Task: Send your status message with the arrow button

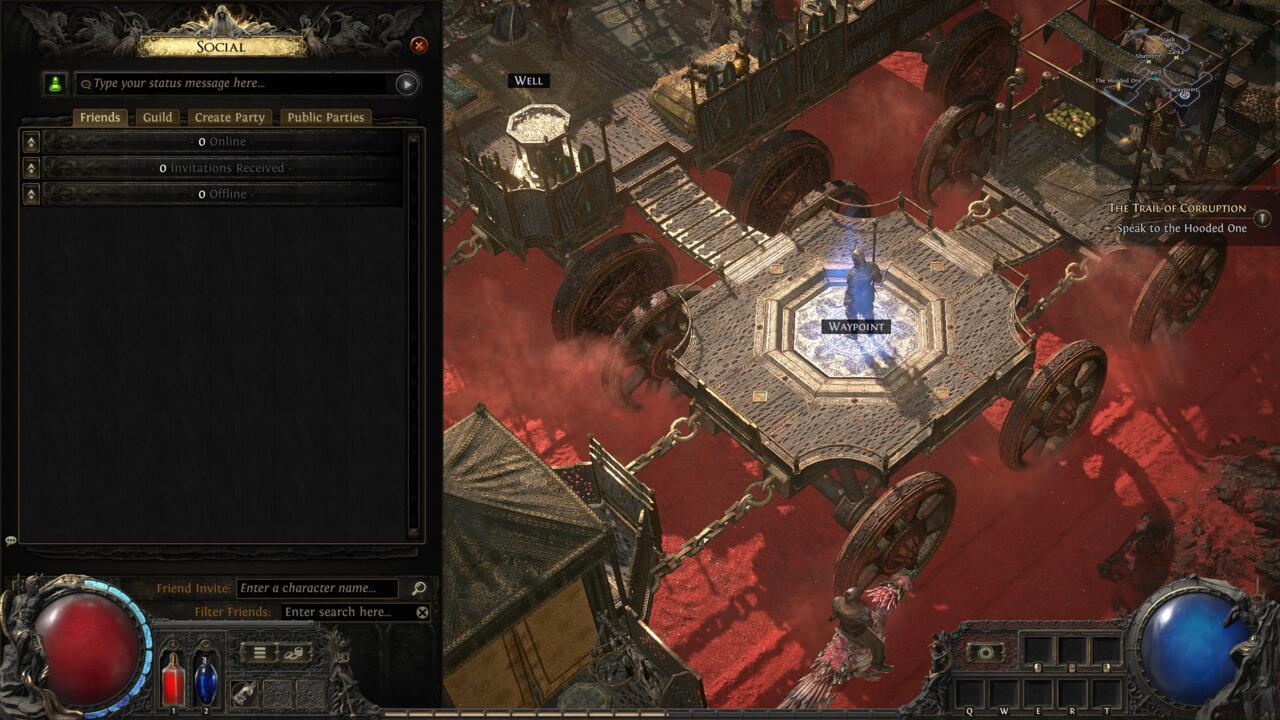Action: (x=405, y=85)
